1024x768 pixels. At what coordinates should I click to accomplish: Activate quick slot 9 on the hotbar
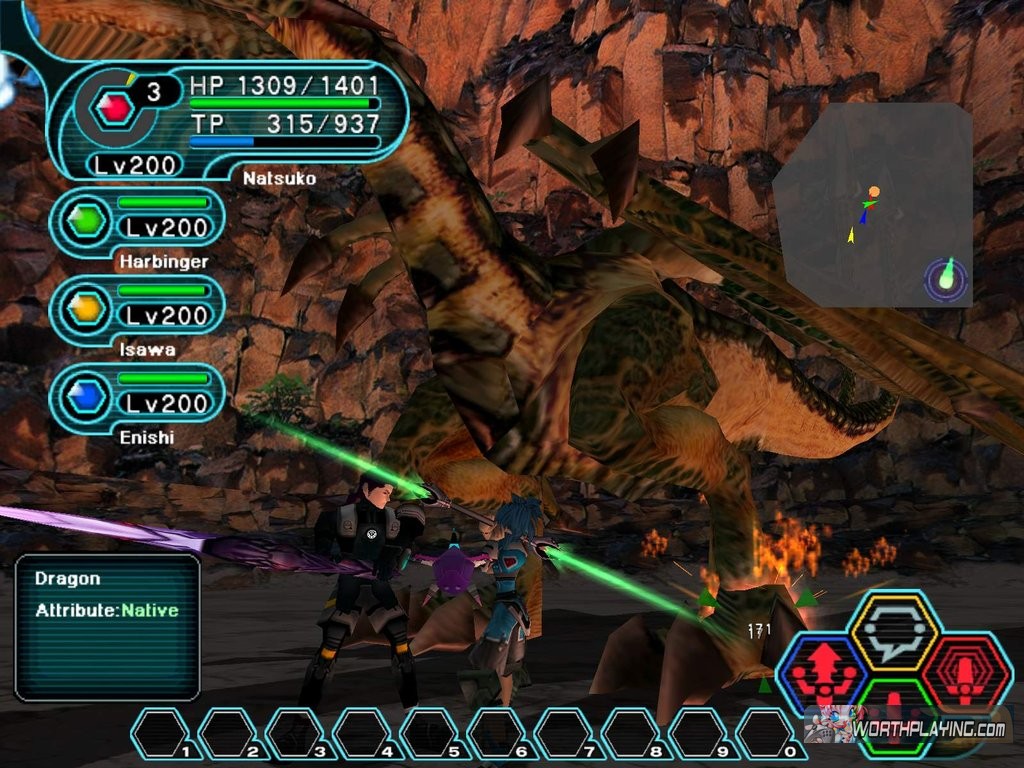(x=698, y=734)
